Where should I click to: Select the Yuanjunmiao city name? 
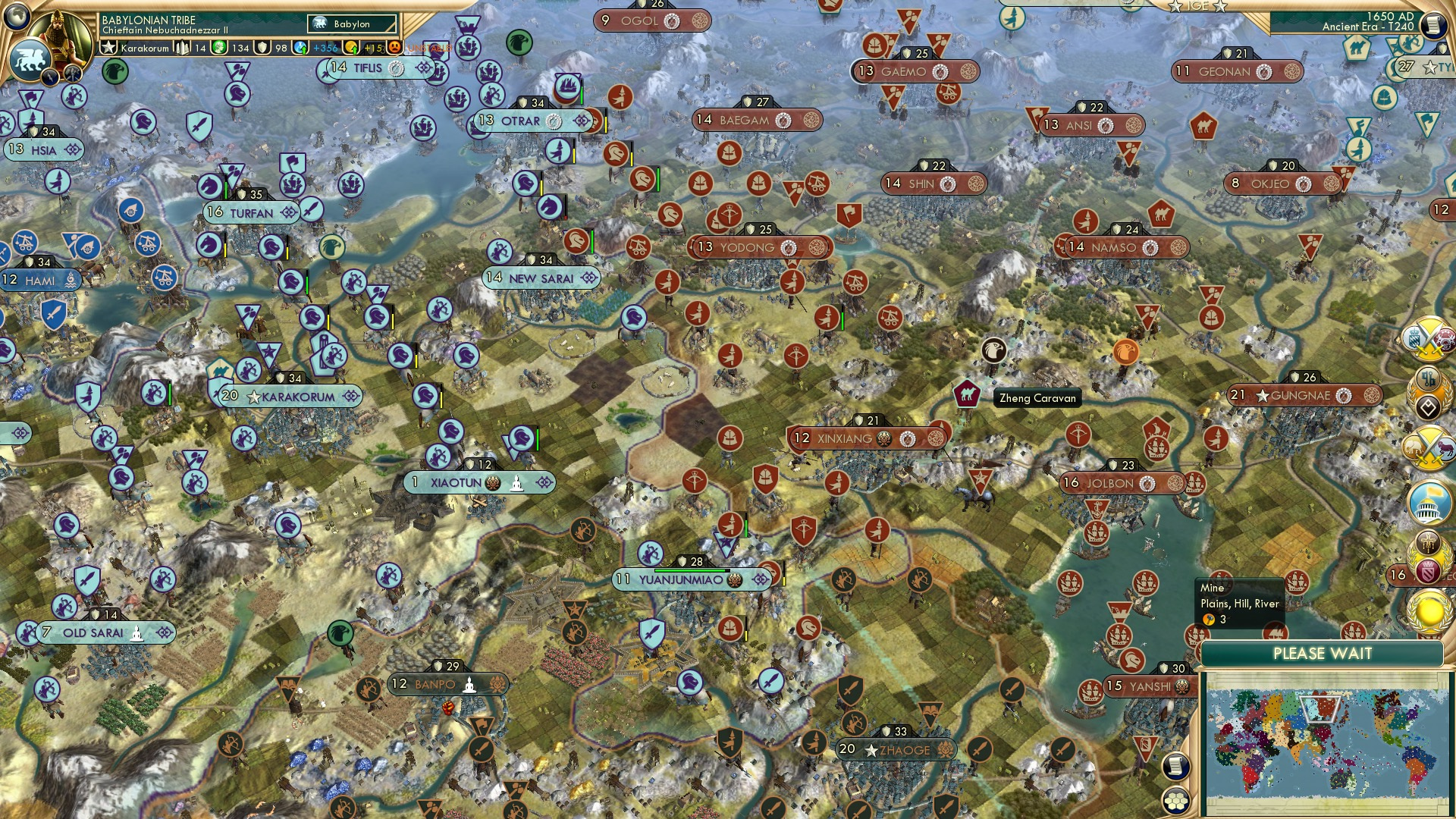pyautogui.click(x=682, y=579)
